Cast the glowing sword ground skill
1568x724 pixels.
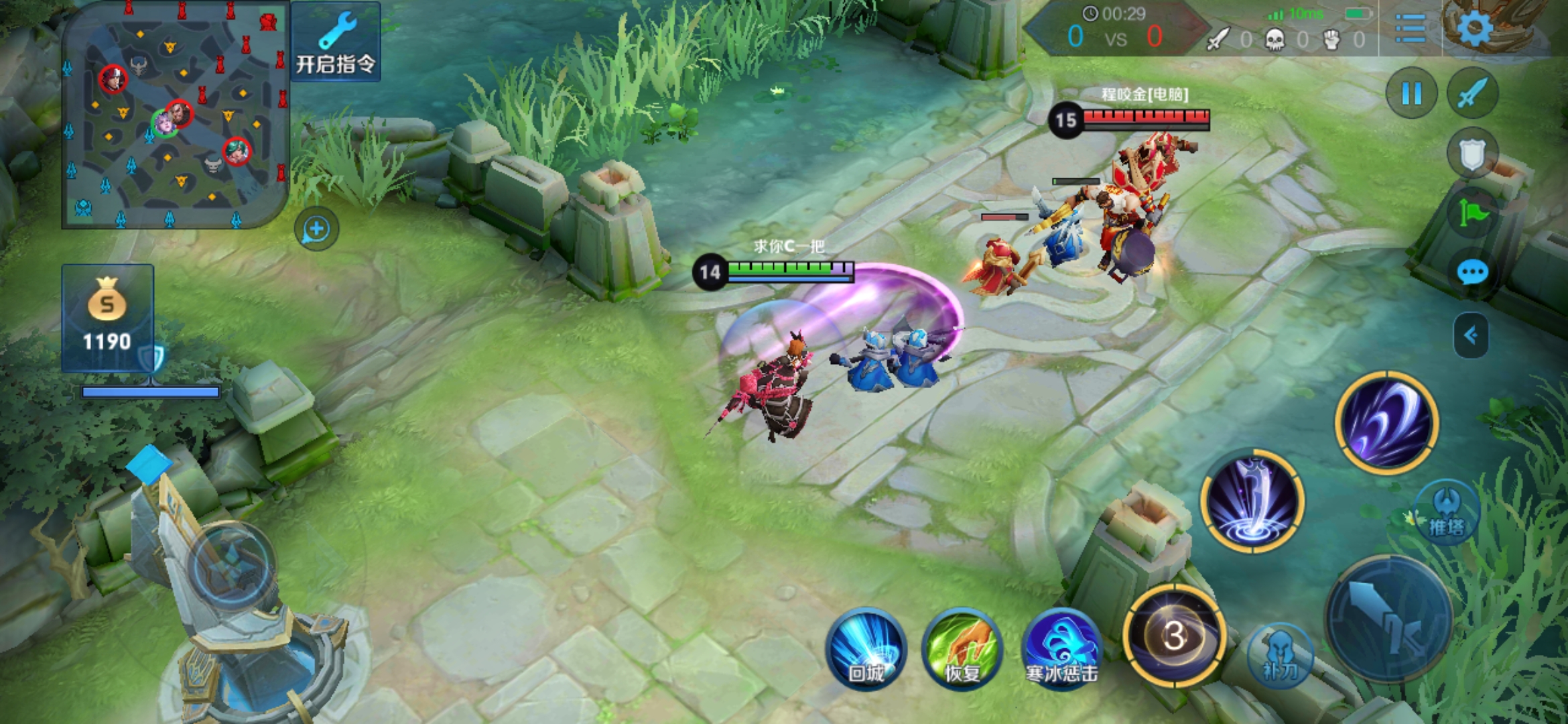[x=1252, y=501]
